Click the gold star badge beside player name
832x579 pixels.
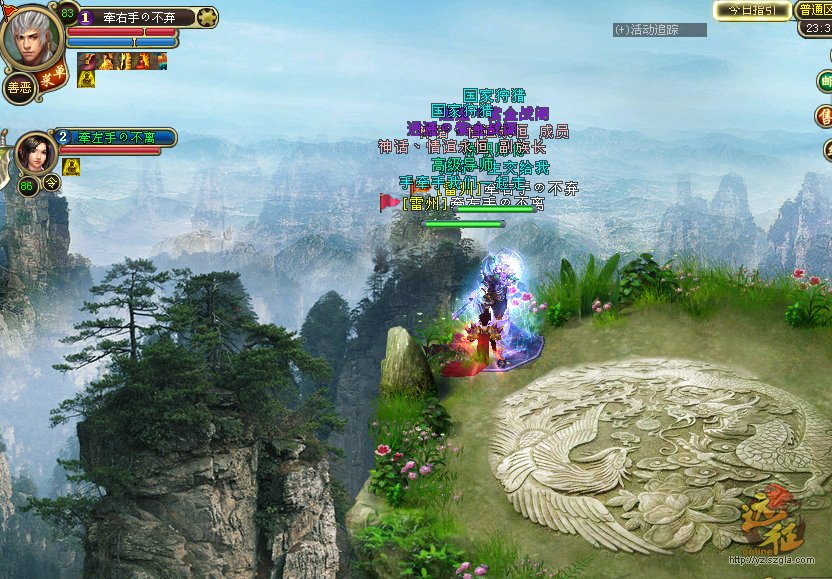[x=208, y=17]
